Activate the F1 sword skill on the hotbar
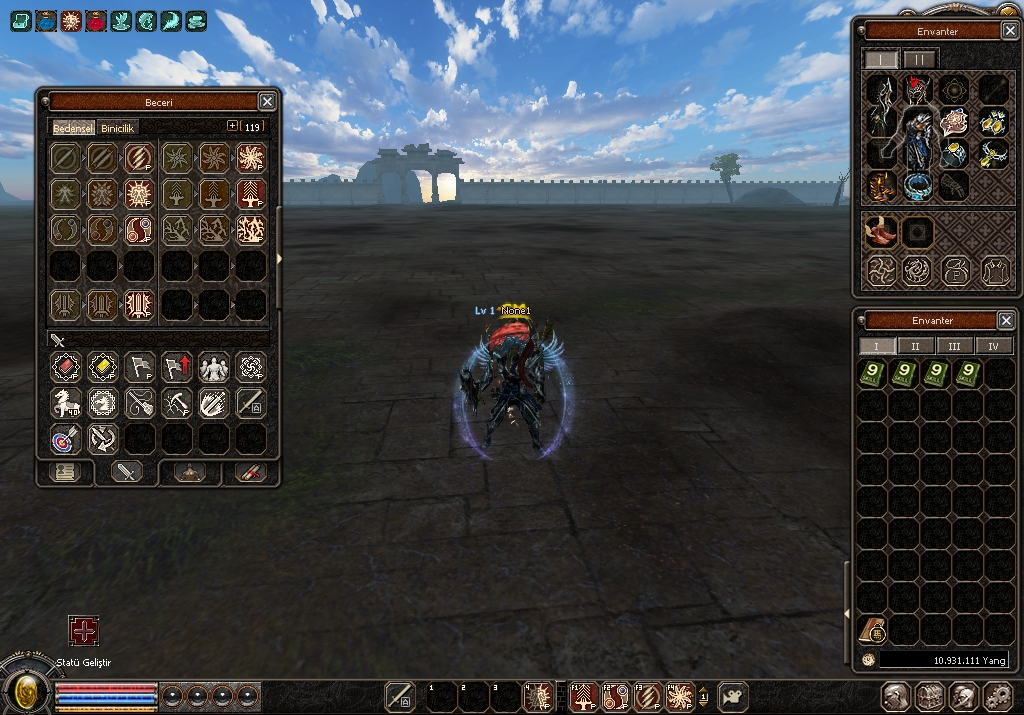Viewport: 1024px width, 715px height. click(584, 695)
